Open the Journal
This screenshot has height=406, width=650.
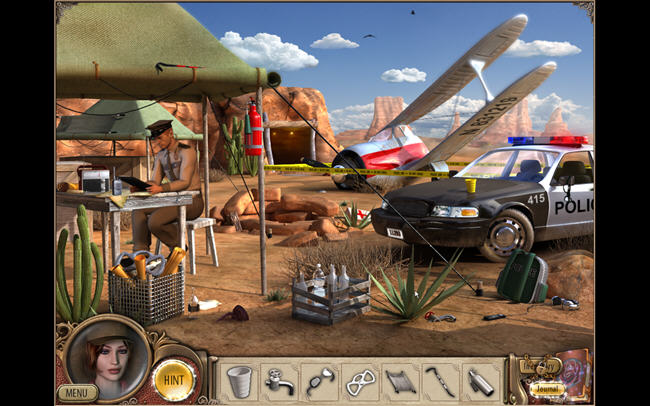[x=547, y=391]
